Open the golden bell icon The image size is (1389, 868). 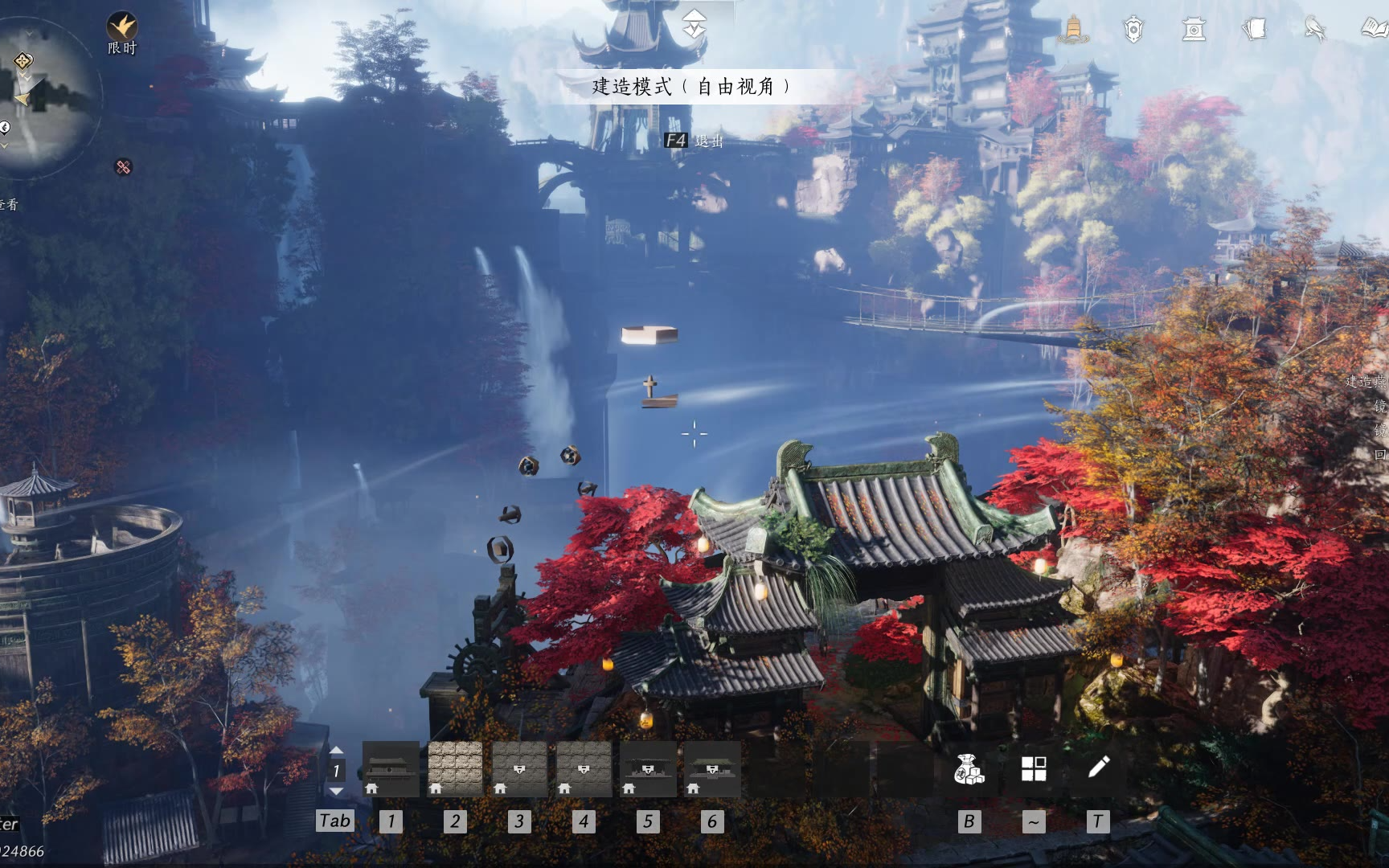(1073, 30)
